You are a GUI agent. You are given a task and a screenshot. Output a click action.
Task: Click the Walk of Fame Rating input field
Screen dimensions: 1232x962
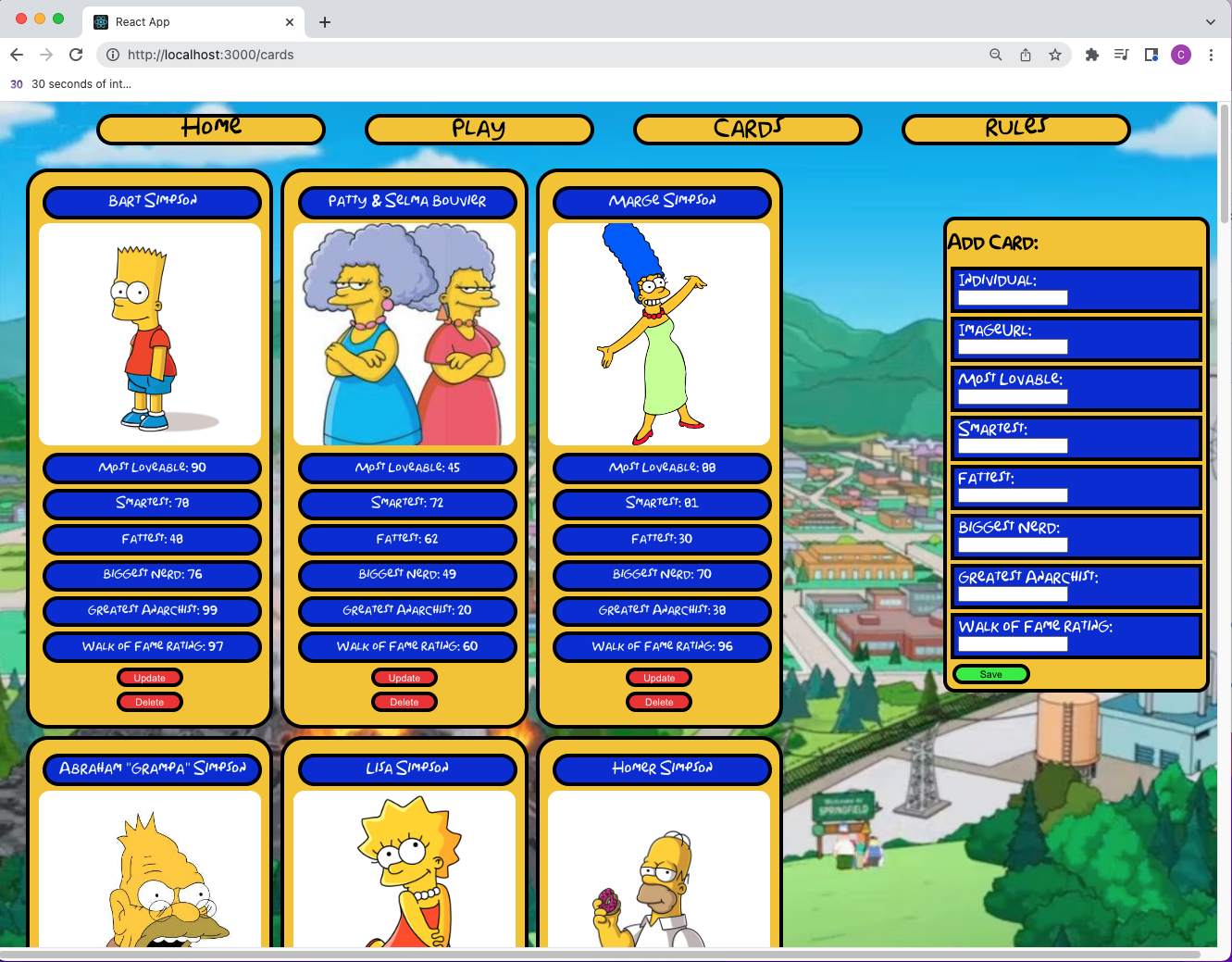coord(1011,644)
